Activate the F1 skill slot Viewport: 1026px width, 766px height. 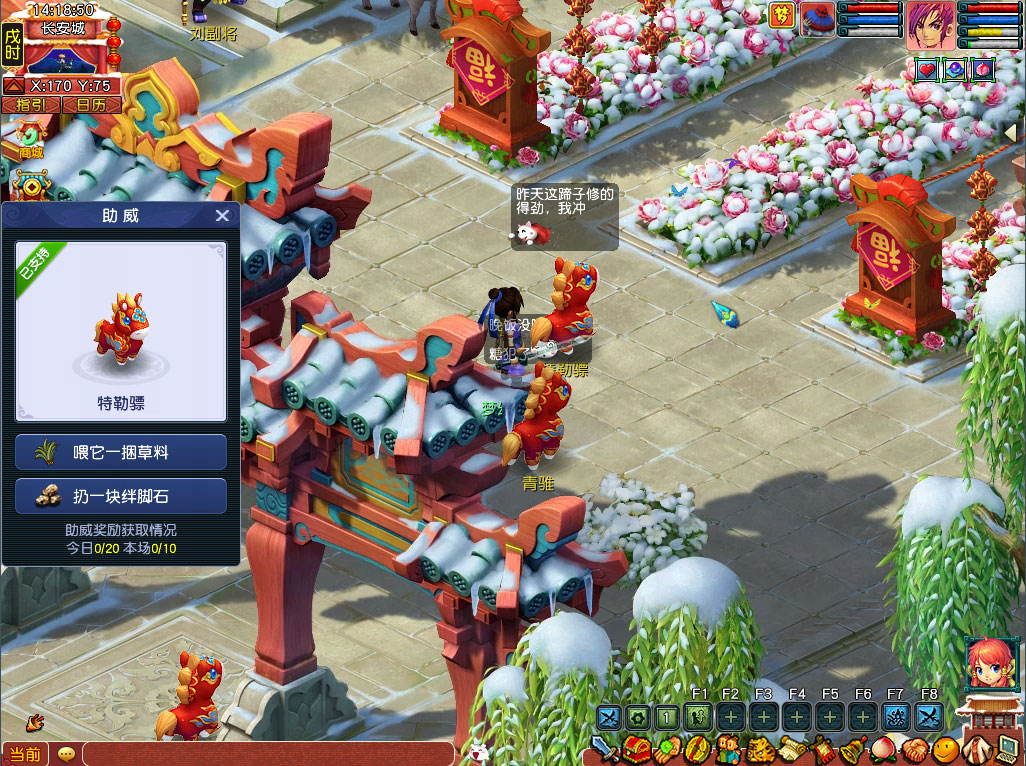(699, 717)
